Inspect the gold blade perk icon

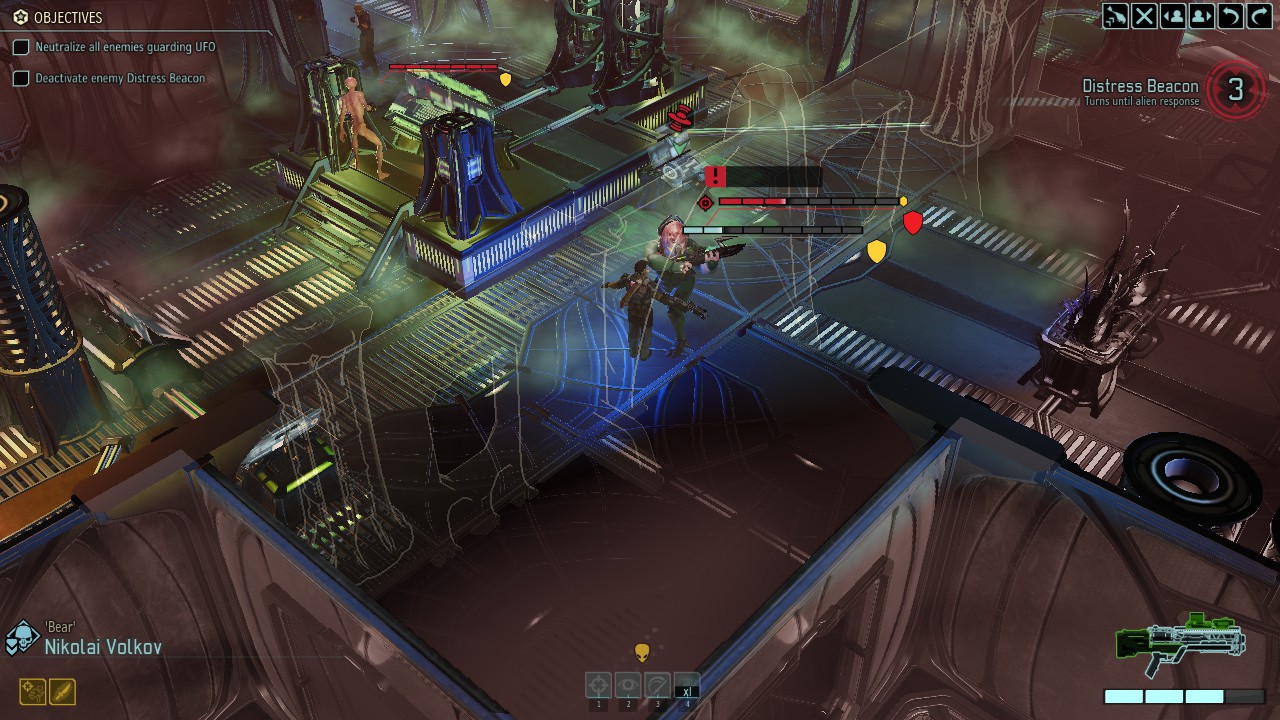coord(62,691)
